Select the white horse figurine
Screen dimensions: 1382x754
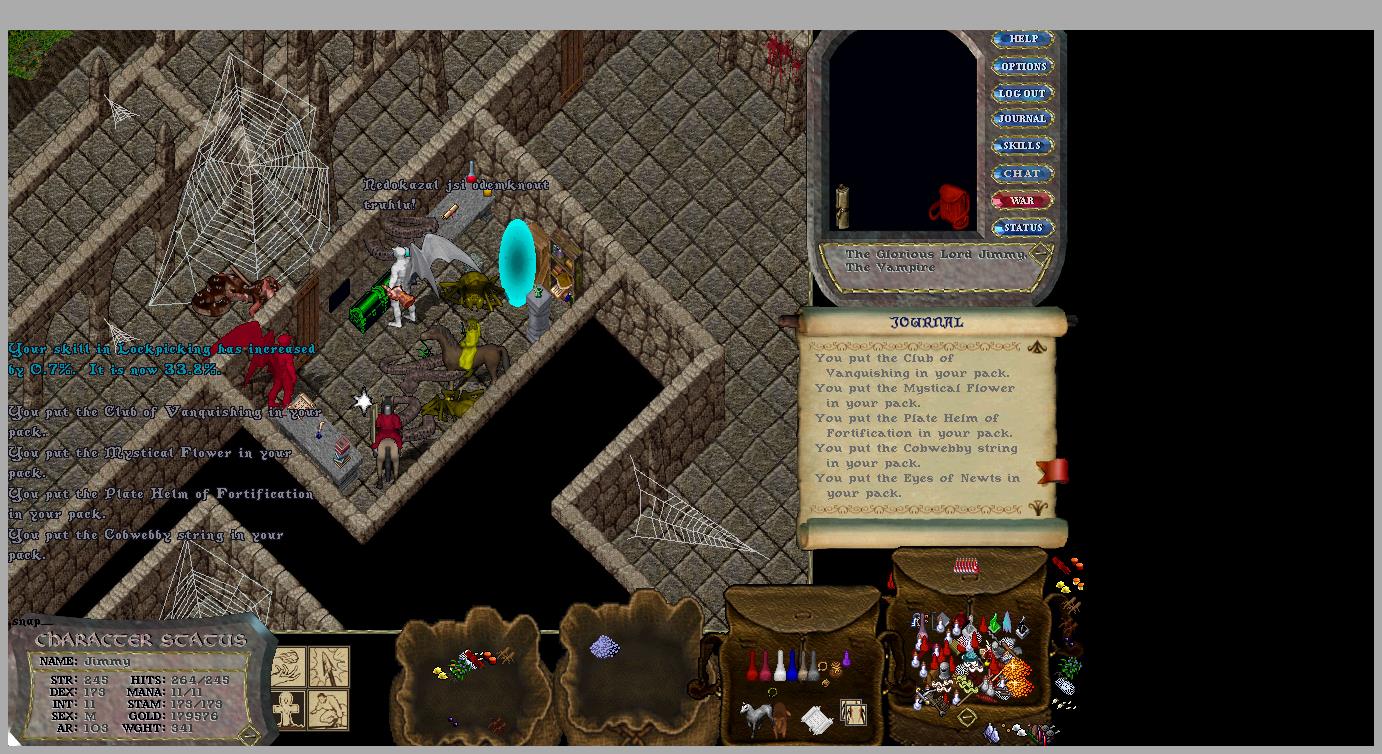coord(753,716)
